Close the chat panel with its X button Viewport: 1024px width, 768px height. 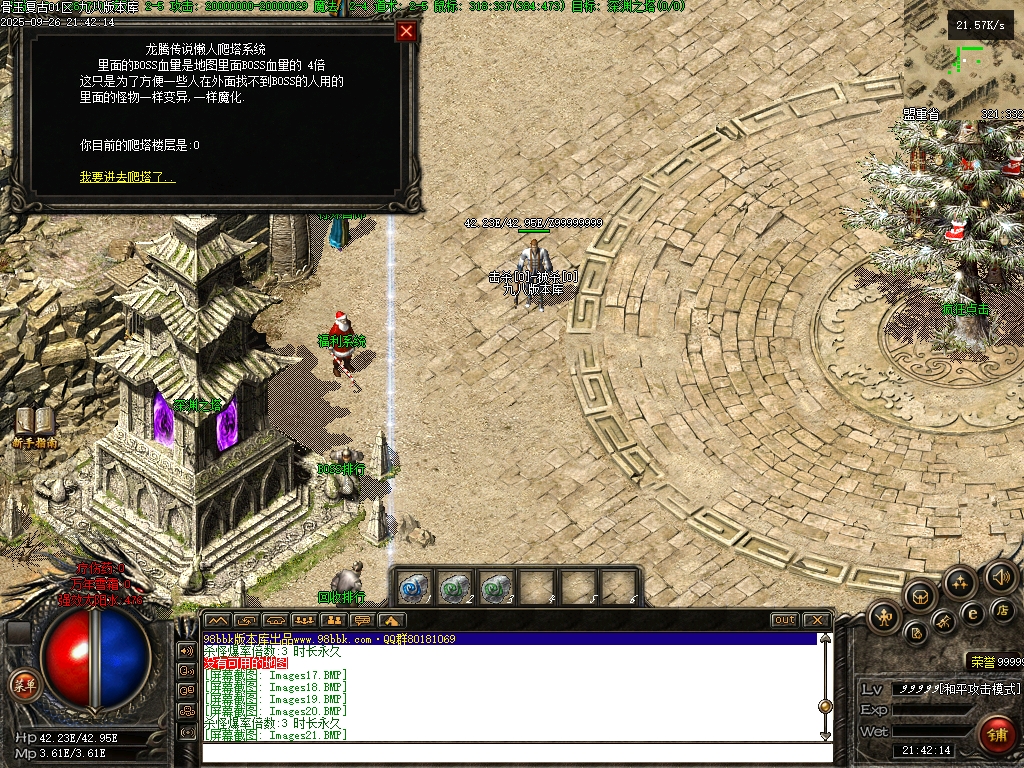[x=816, y=620]
